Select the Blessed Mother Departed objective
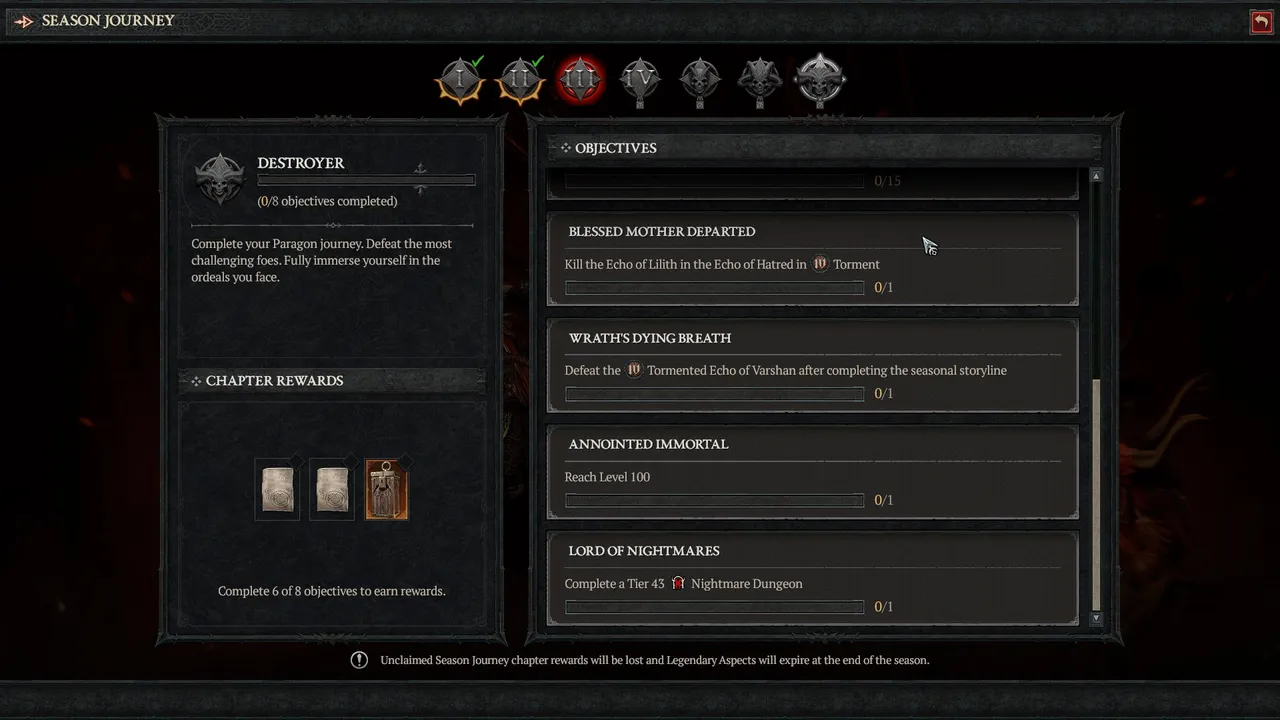This screenshot has width=1280, height=720. [x=812, y=259]
